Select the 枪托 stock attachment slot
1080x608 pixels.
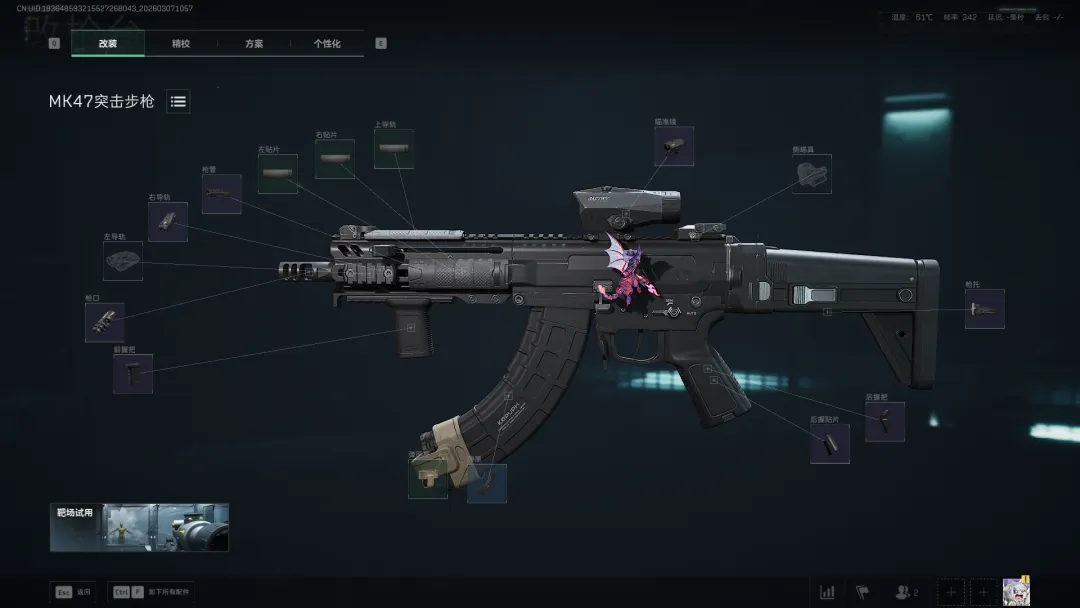[984, 309]
